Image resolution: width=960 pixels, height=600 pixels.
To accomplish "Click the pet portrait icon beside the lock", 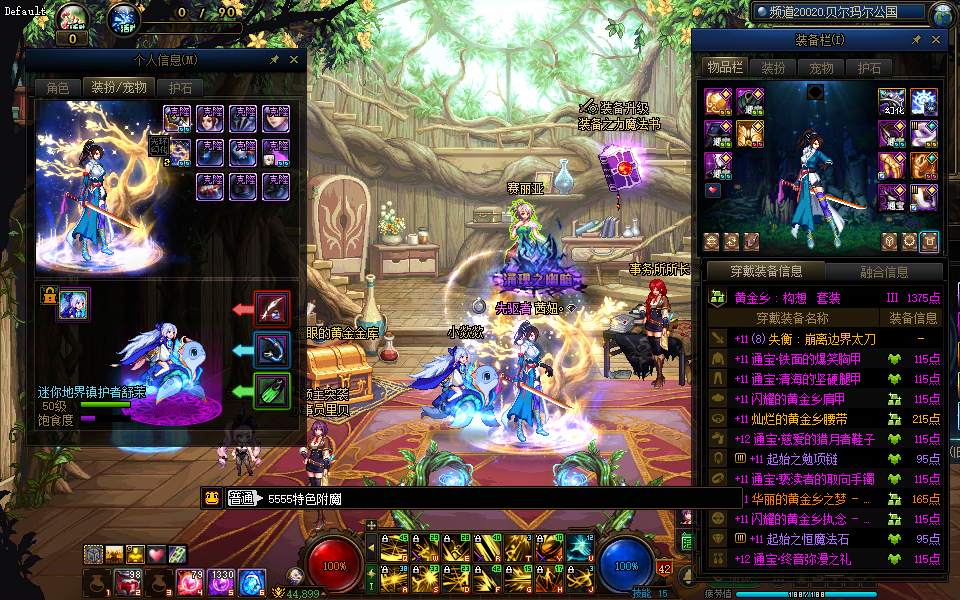I will [x=74, y=304].
